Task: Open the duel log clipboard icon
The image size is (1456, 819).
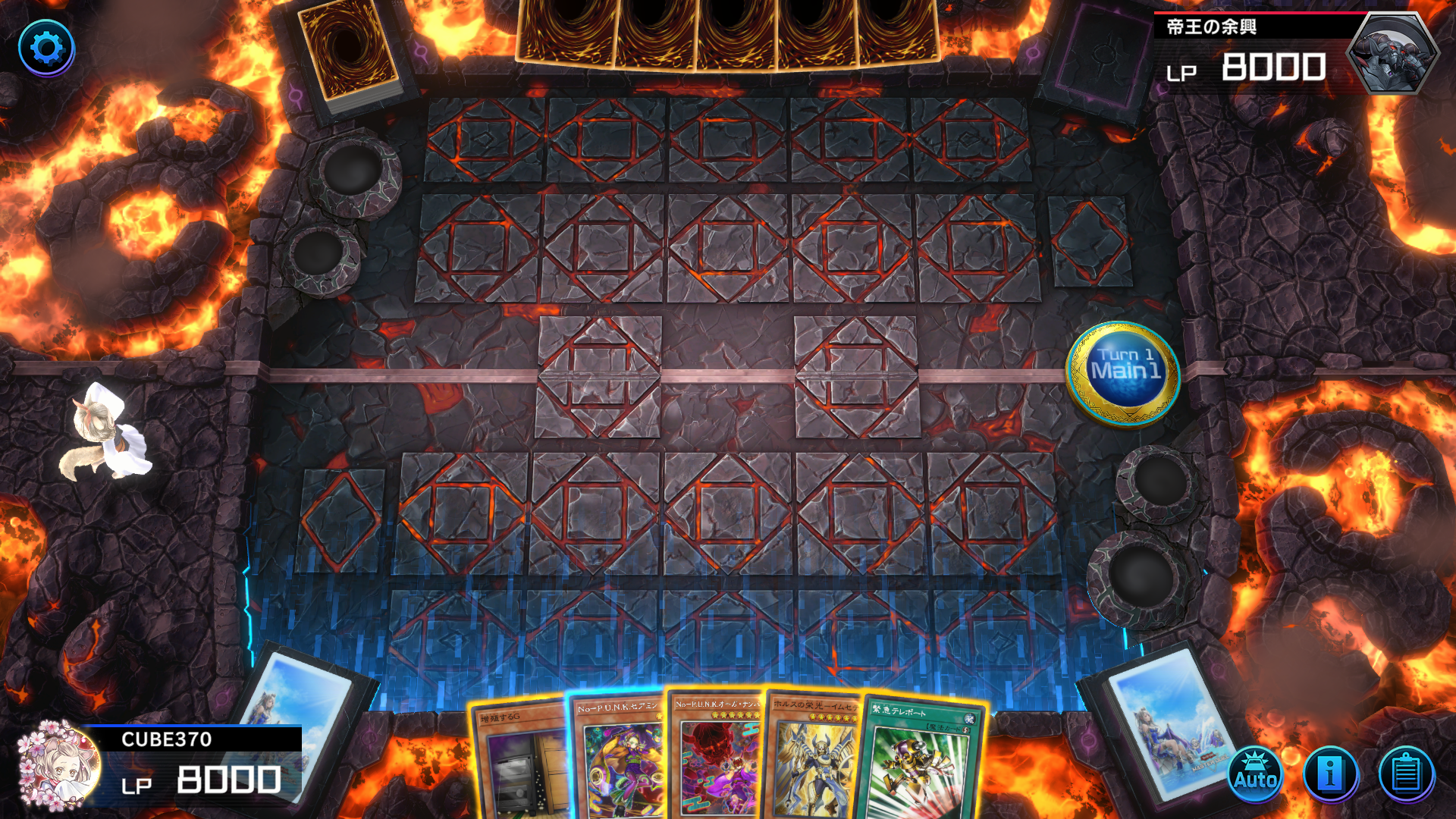Action: pyautogui.click(x=1405, y=775)
